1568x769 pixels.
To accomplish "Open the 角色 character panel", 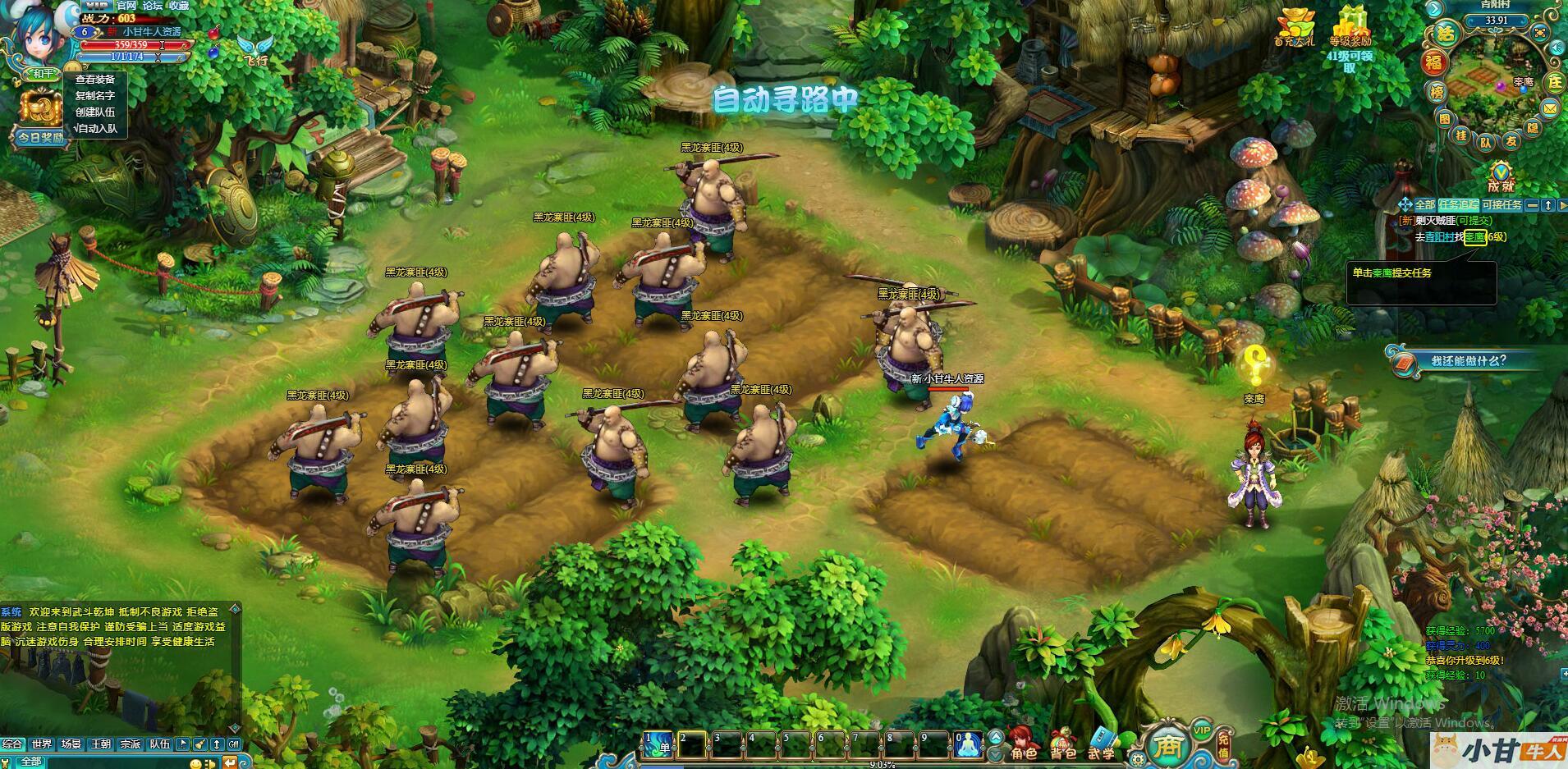I will (x=1023, y=743).
